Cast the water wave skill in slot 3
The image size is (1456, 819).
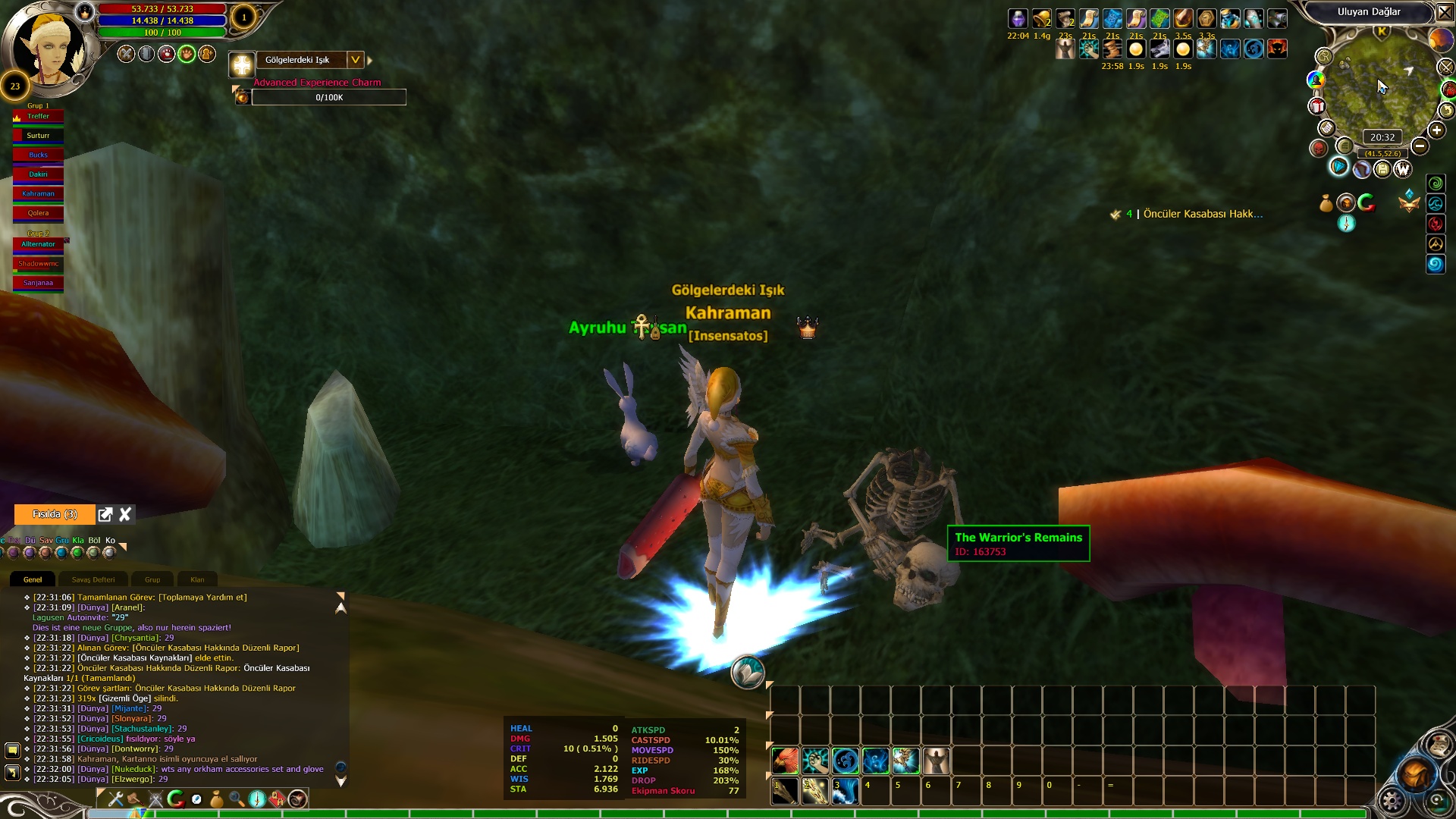point(845,791)
